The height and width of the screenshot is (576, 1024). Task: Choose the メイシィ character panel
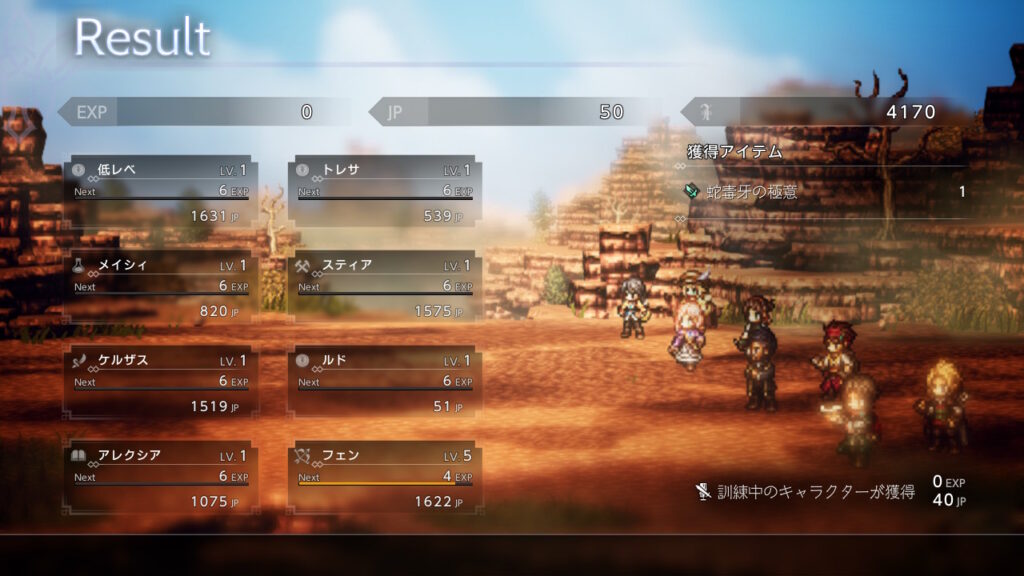click(x=161, y=288)
